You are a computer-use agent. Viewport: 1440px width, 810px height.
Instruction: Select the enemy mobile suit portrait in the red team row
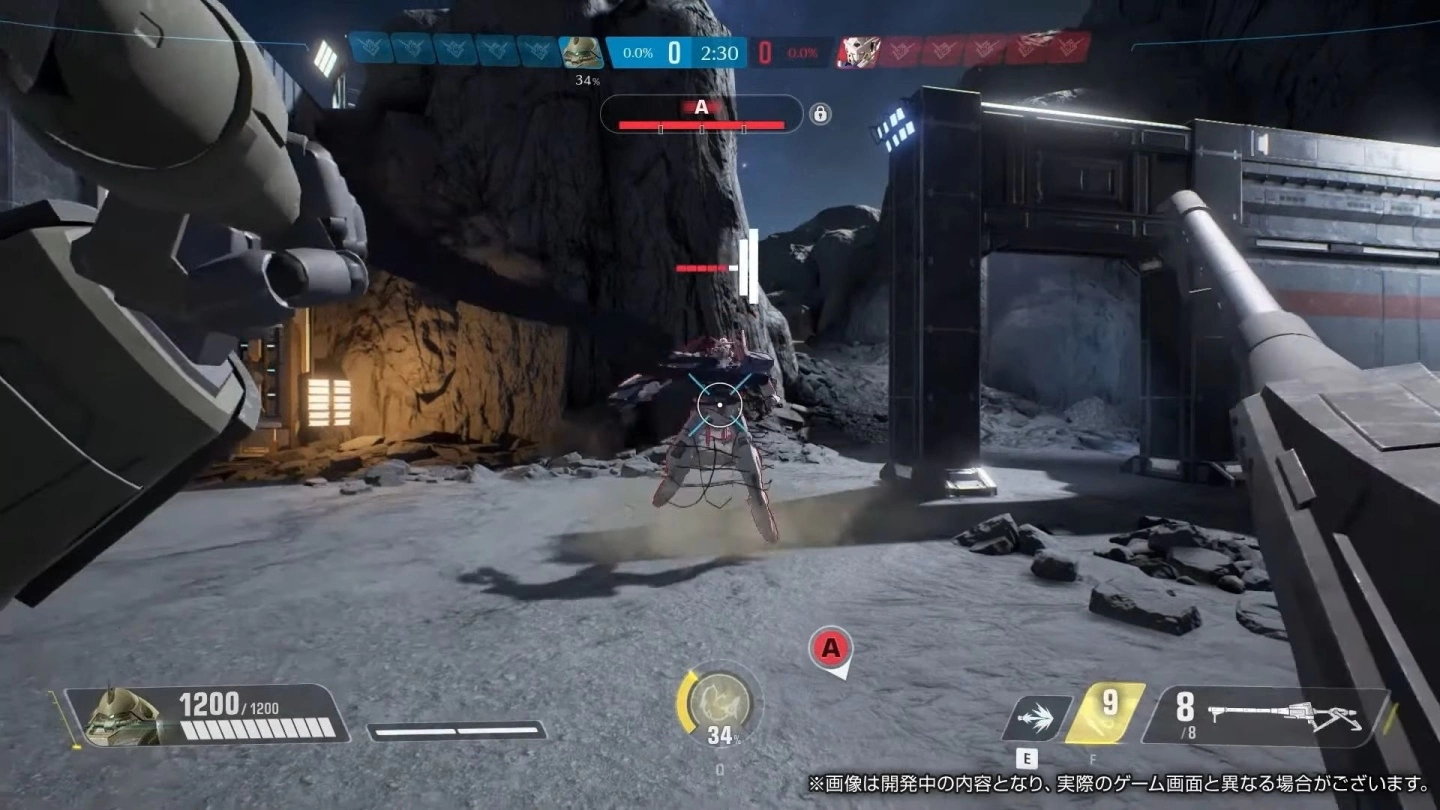(857, 51)
